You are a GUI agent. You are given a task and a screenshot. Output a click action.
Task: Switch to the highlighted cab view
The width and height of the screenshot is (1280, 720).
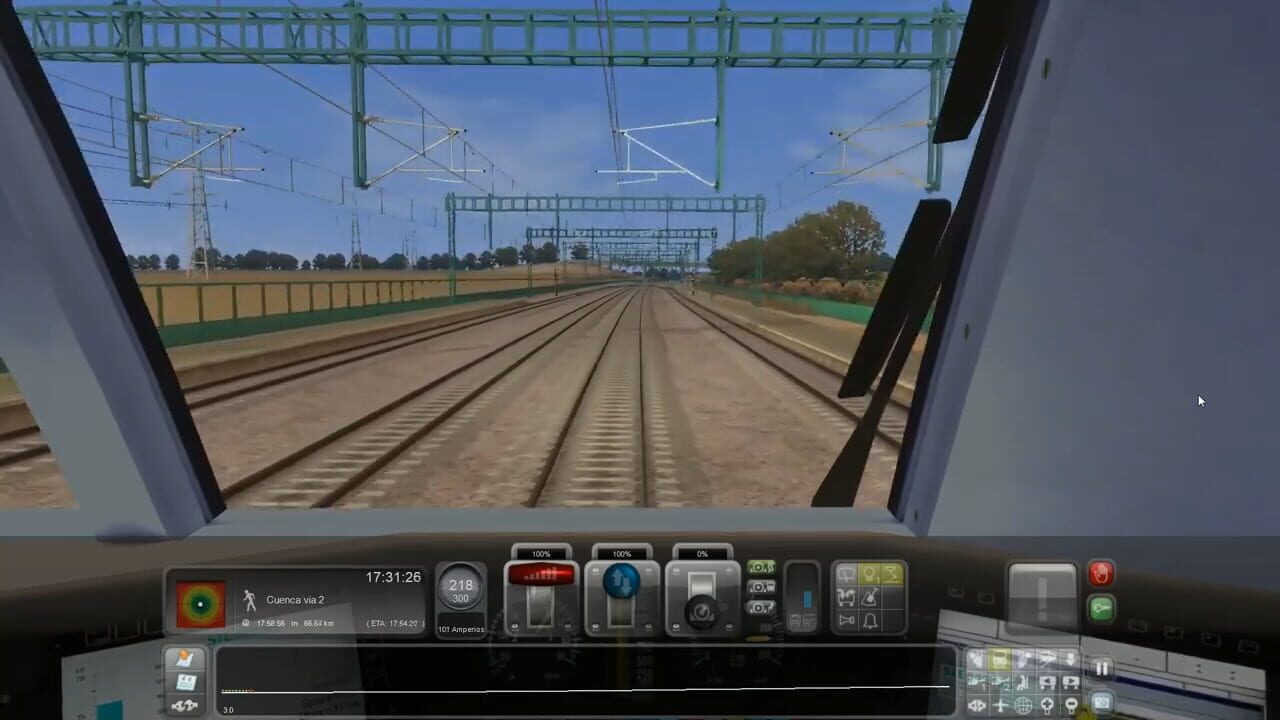[999, 660]
